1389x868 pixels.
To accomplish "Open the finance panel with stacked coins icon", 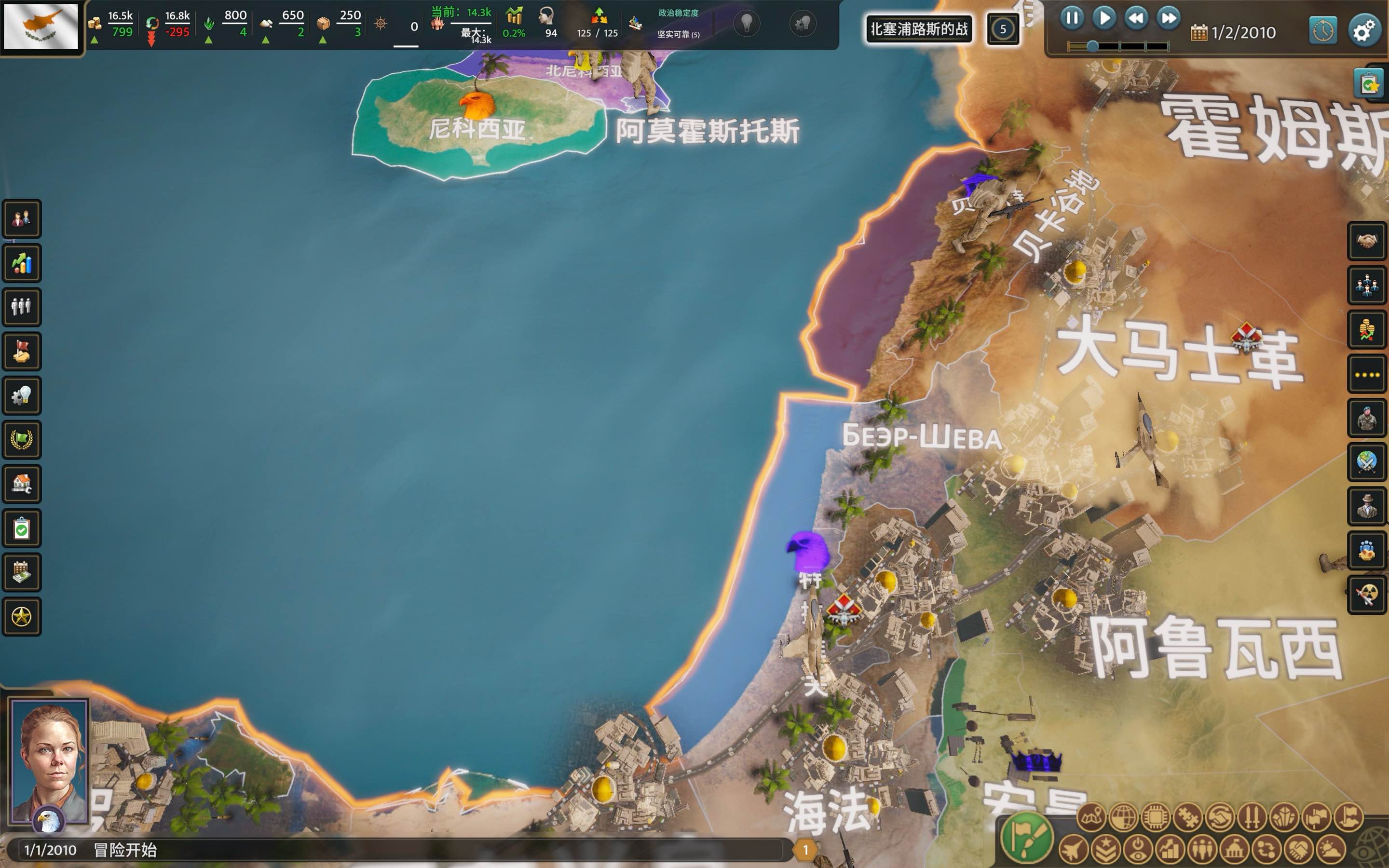I will click(1368, 329).
